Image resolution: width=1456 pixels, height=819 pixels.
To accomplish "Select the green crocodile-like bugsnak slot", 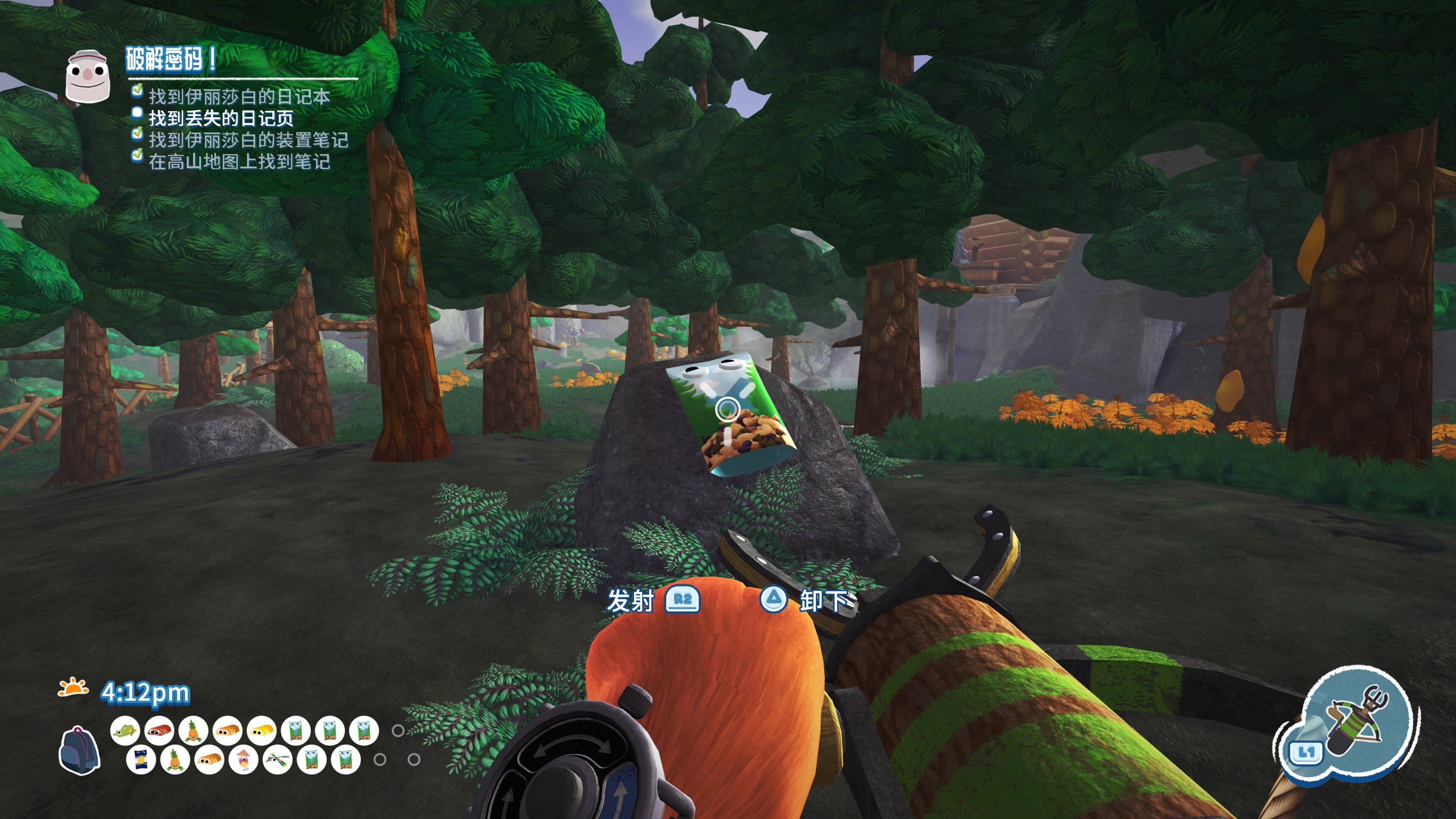I will tap(125, 731).
